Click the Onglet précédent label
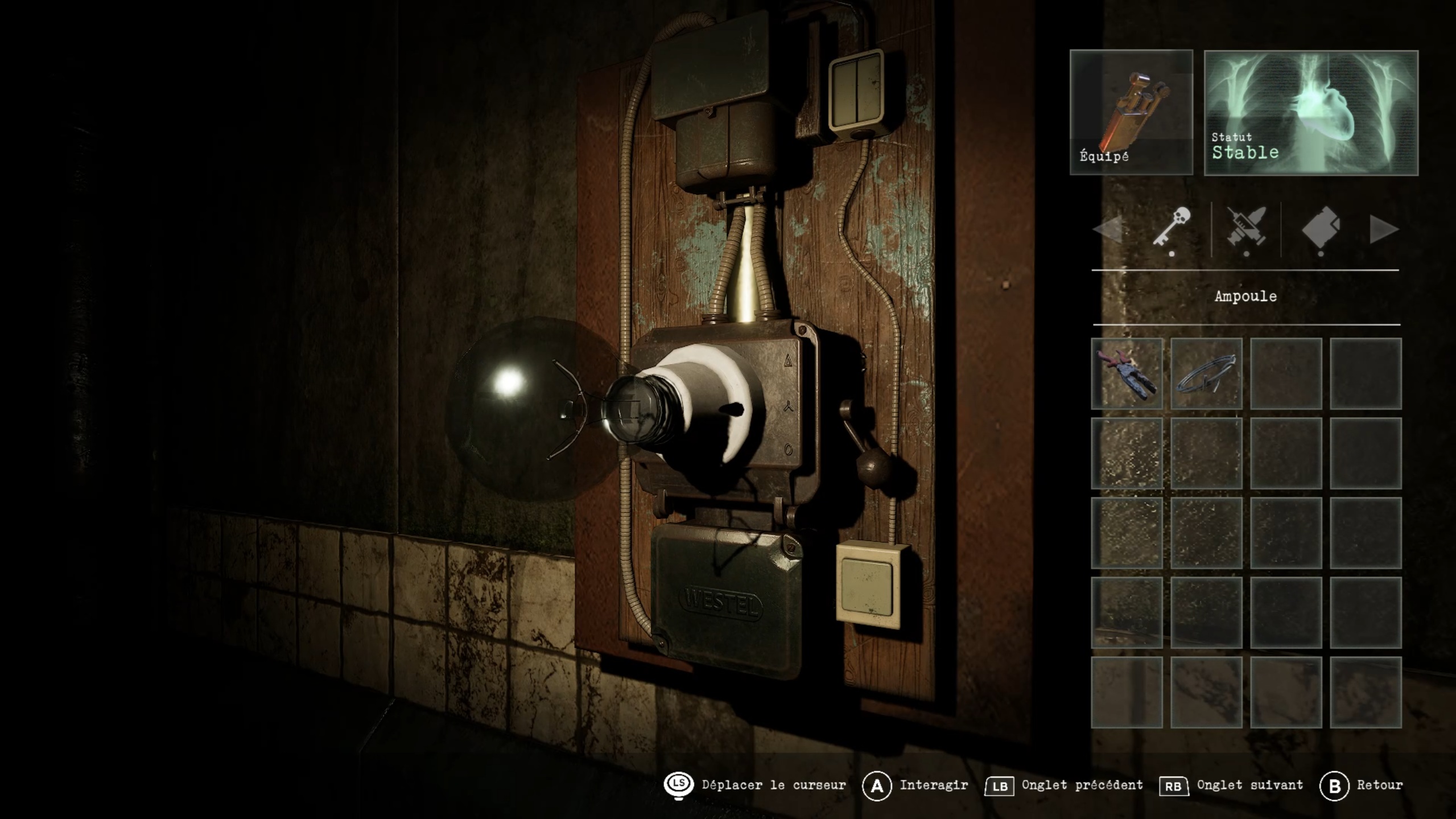Viewport: 1456px width, 819px height. [x=1082, y=785]
